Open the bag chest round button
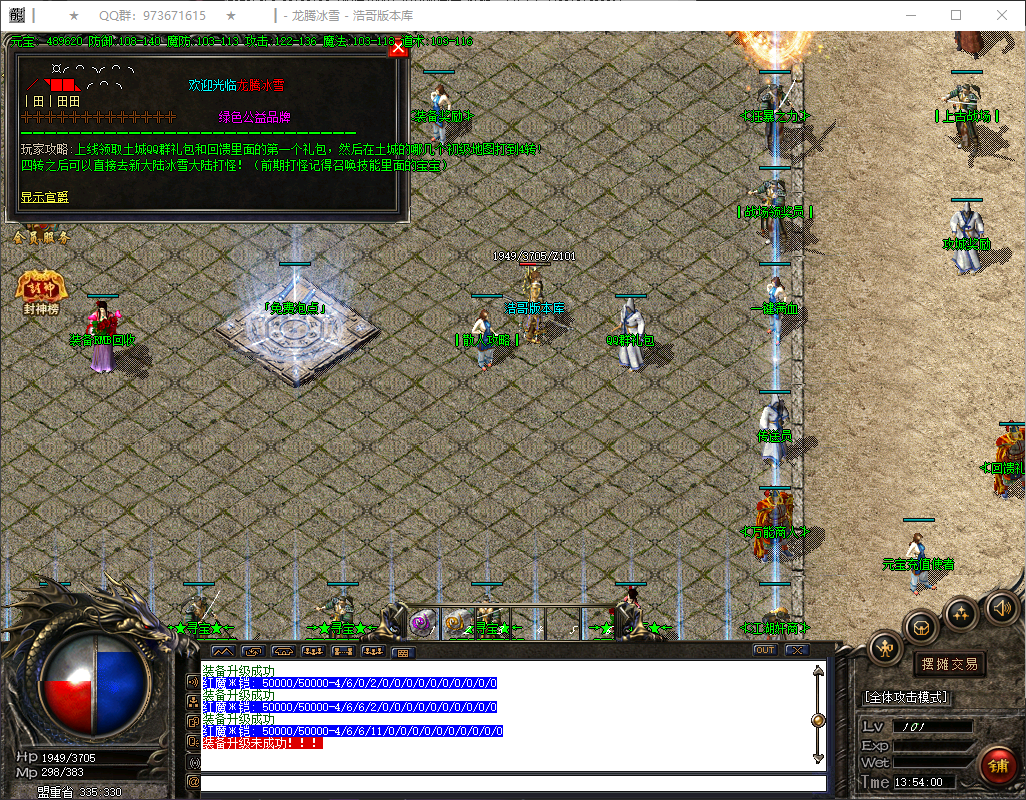Image resolution: width=1026 pixels, height=800 pixels. coord(921,627)
